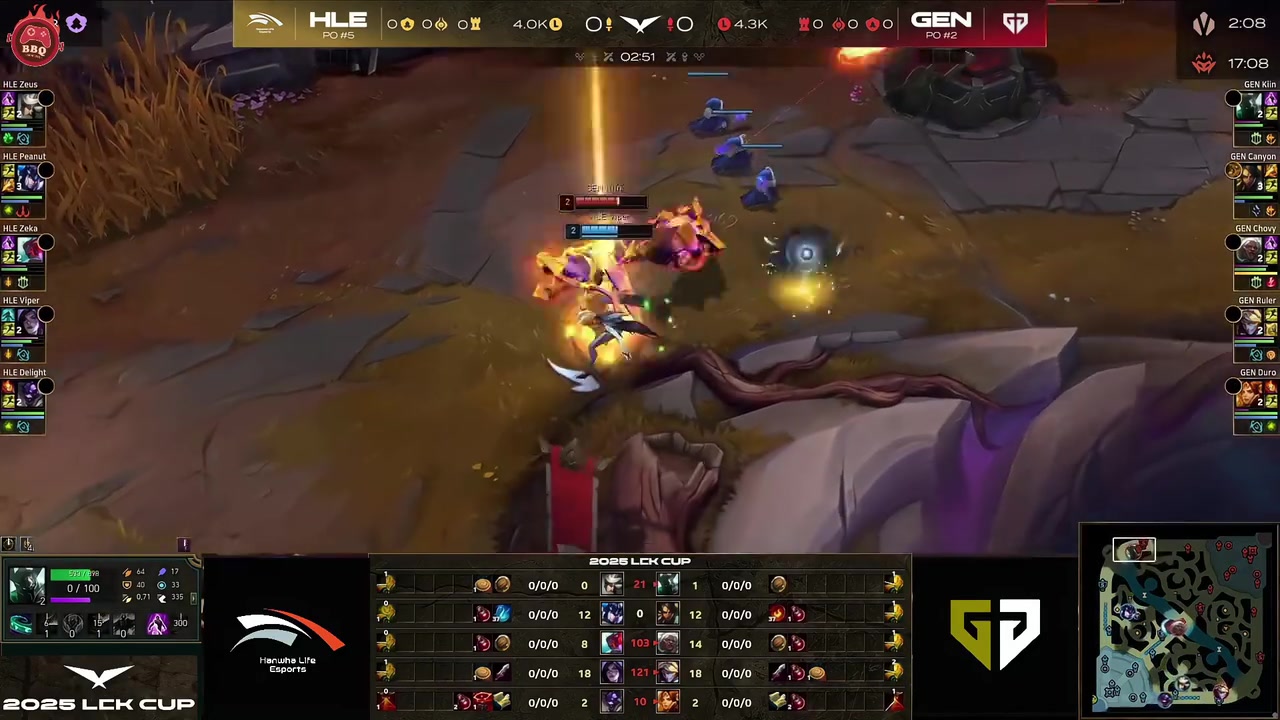Screen dimensions: 1280x720
Task: Activate the purple summoner spell icon
Action: [157, 625]
